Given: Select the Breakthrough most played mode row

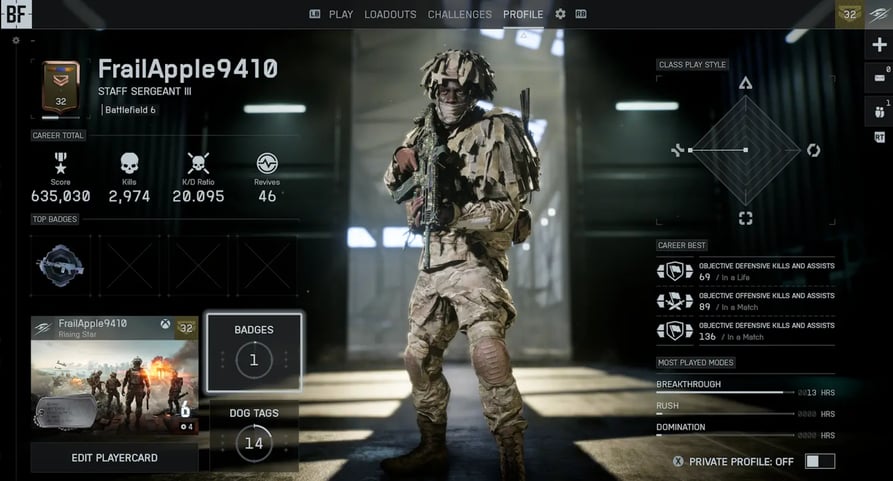Looking at the screenshot, I should point(745,388).
